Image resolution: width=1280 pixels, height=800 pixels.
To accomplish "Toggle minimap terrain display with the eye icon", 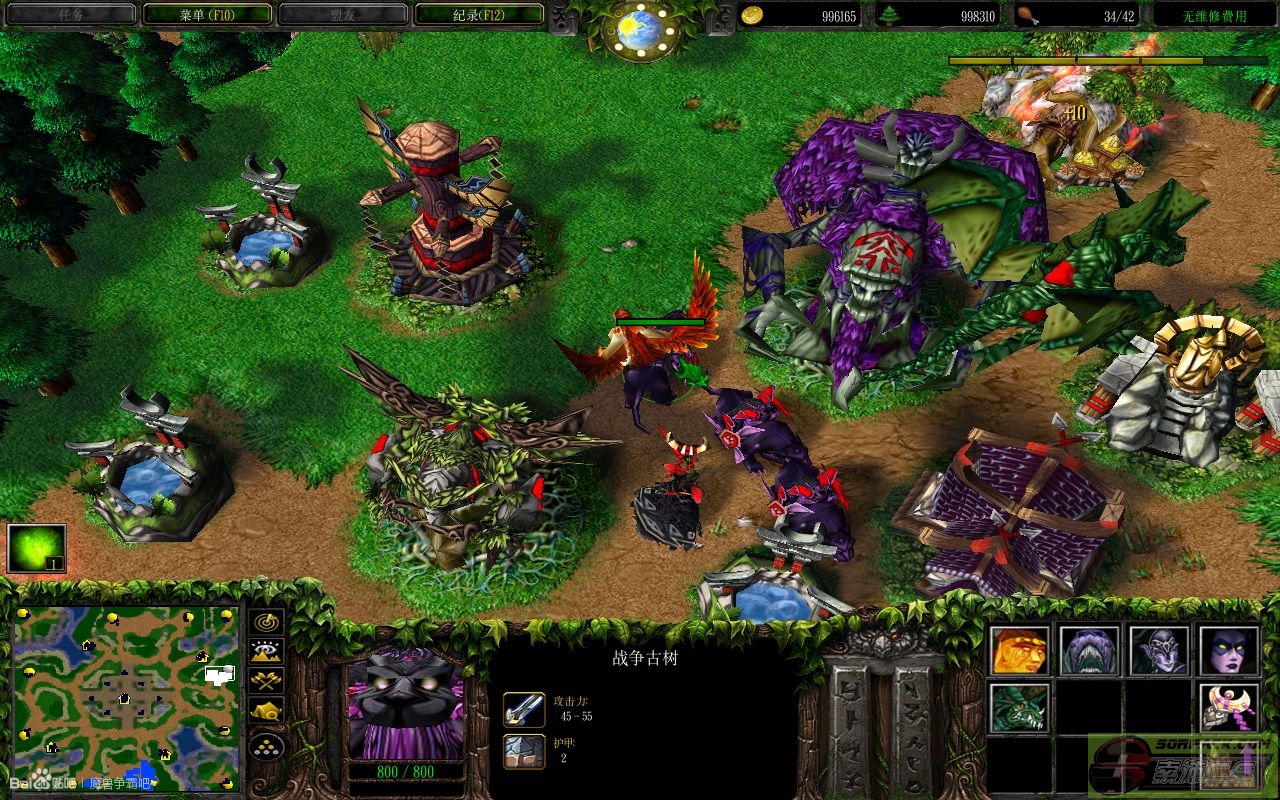I will 266,652.
